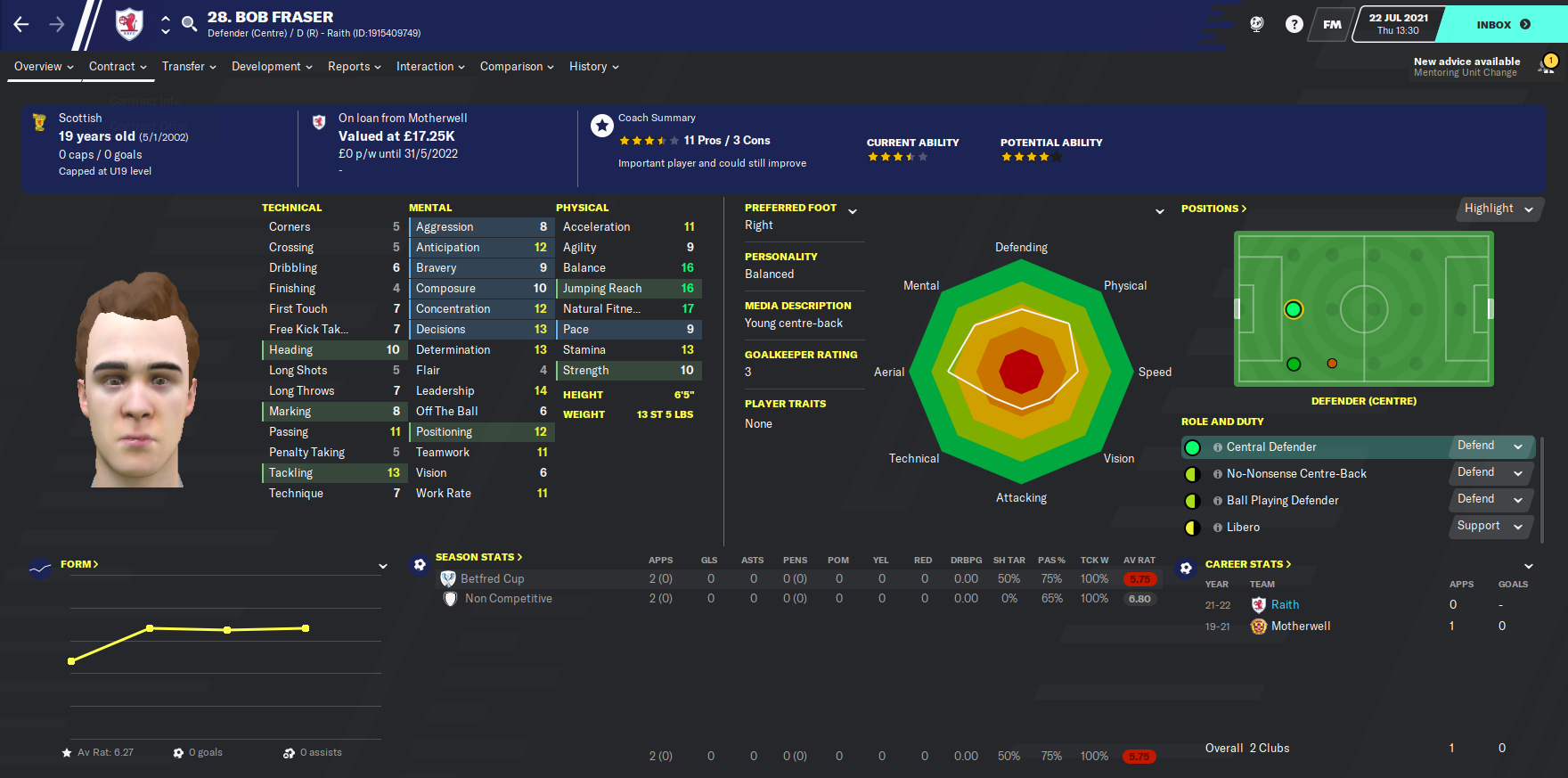Open search with the magnifying glass icon
1568x778 pixels.
[189, 25]
